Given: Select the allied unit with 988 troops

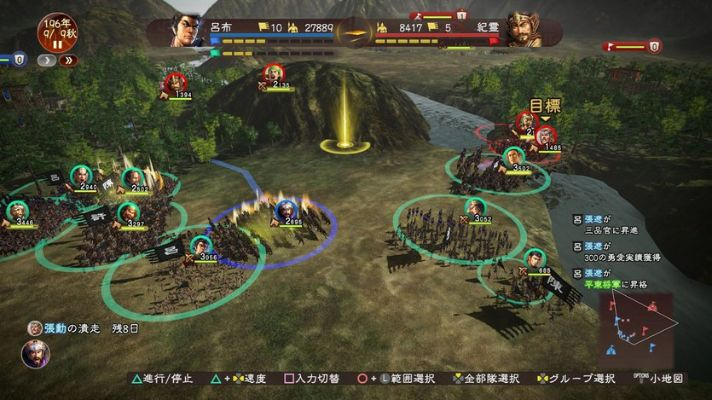Looking at the screenshot, I should 535,259.
